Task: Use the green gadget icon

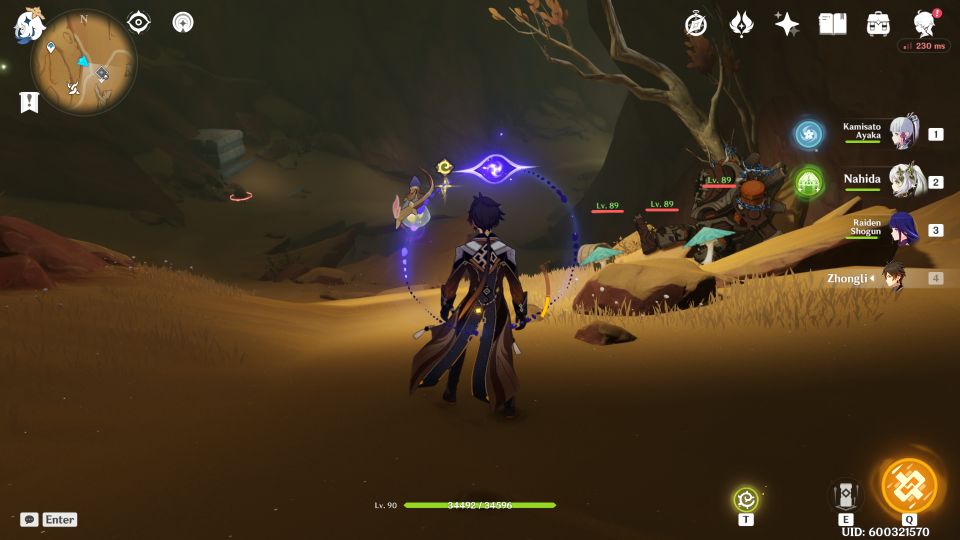Action: [x=746, y=500]
